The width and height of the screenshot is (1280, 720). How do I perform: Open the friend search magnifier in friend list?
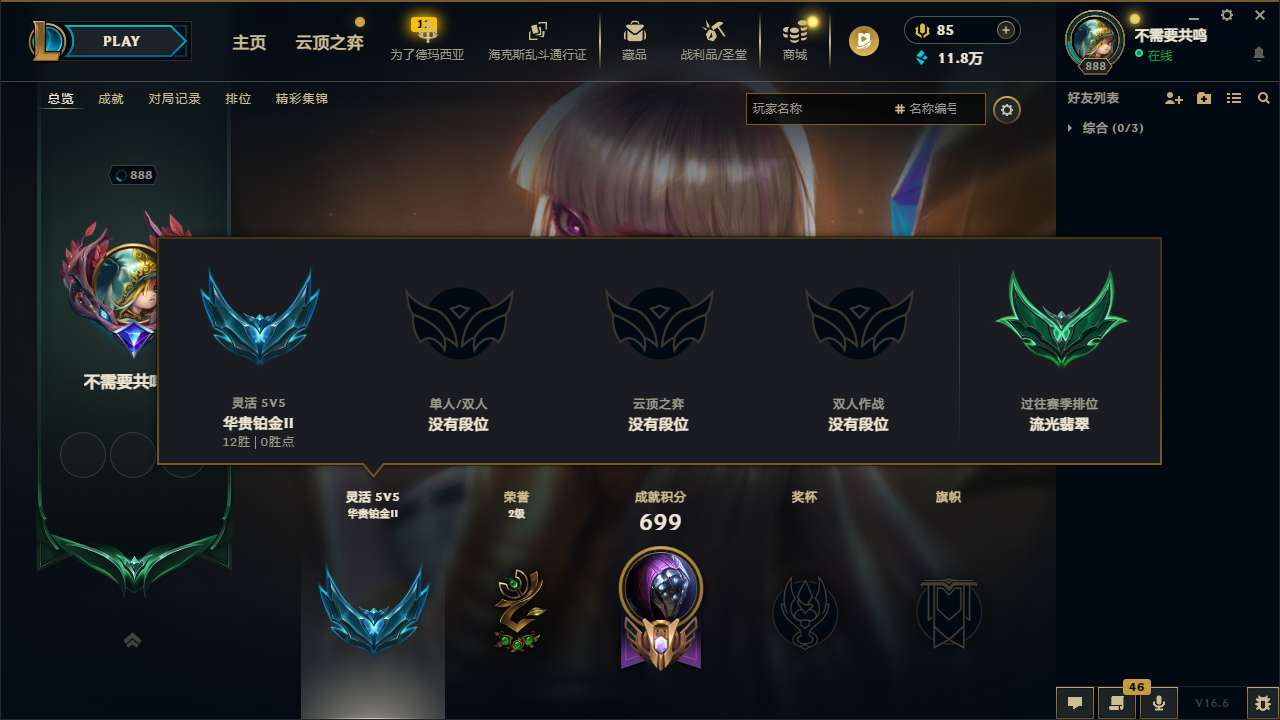click(x=1264, y=98)
